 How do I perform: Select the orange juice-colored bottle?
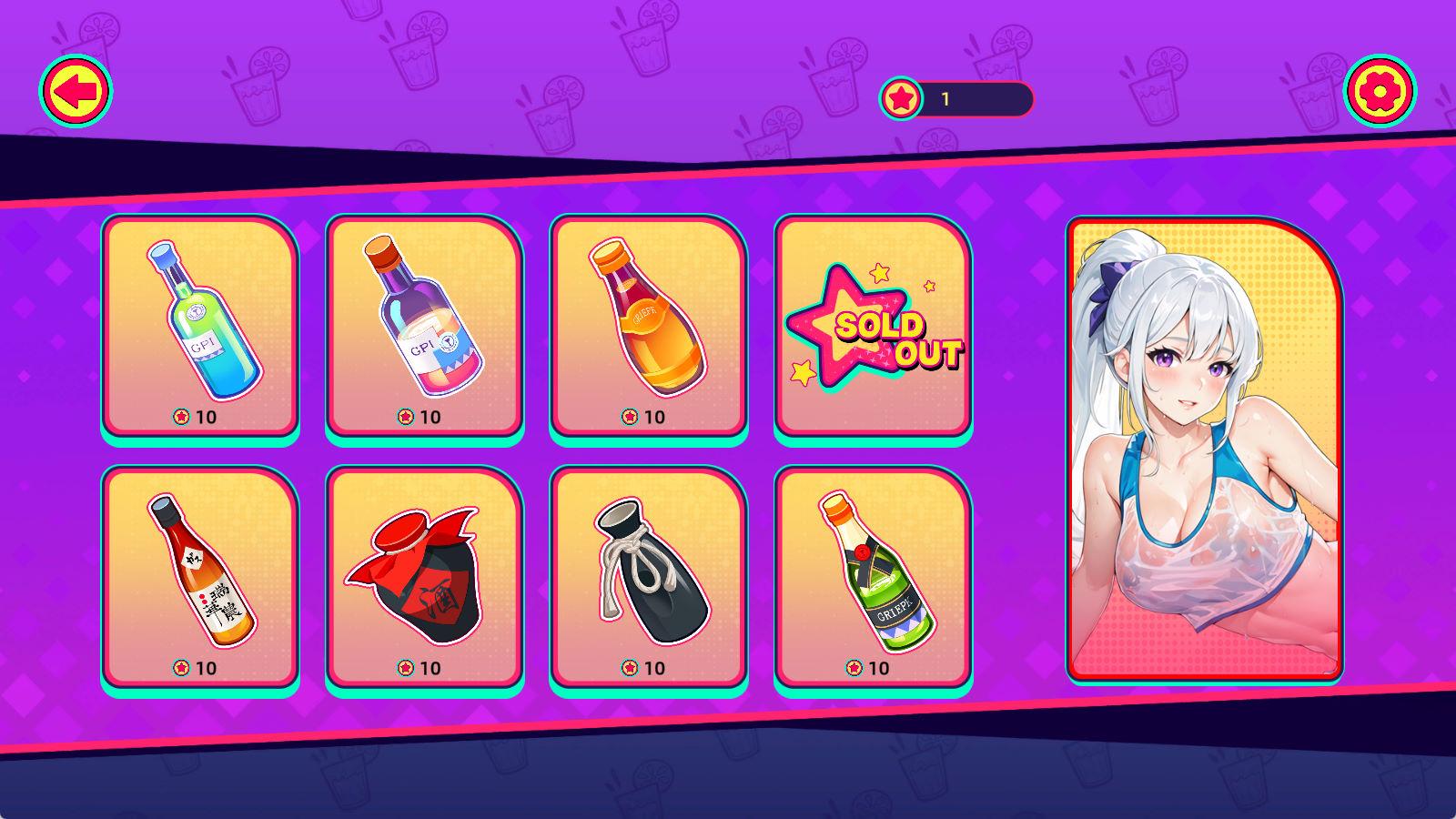[x=648, y=327]
